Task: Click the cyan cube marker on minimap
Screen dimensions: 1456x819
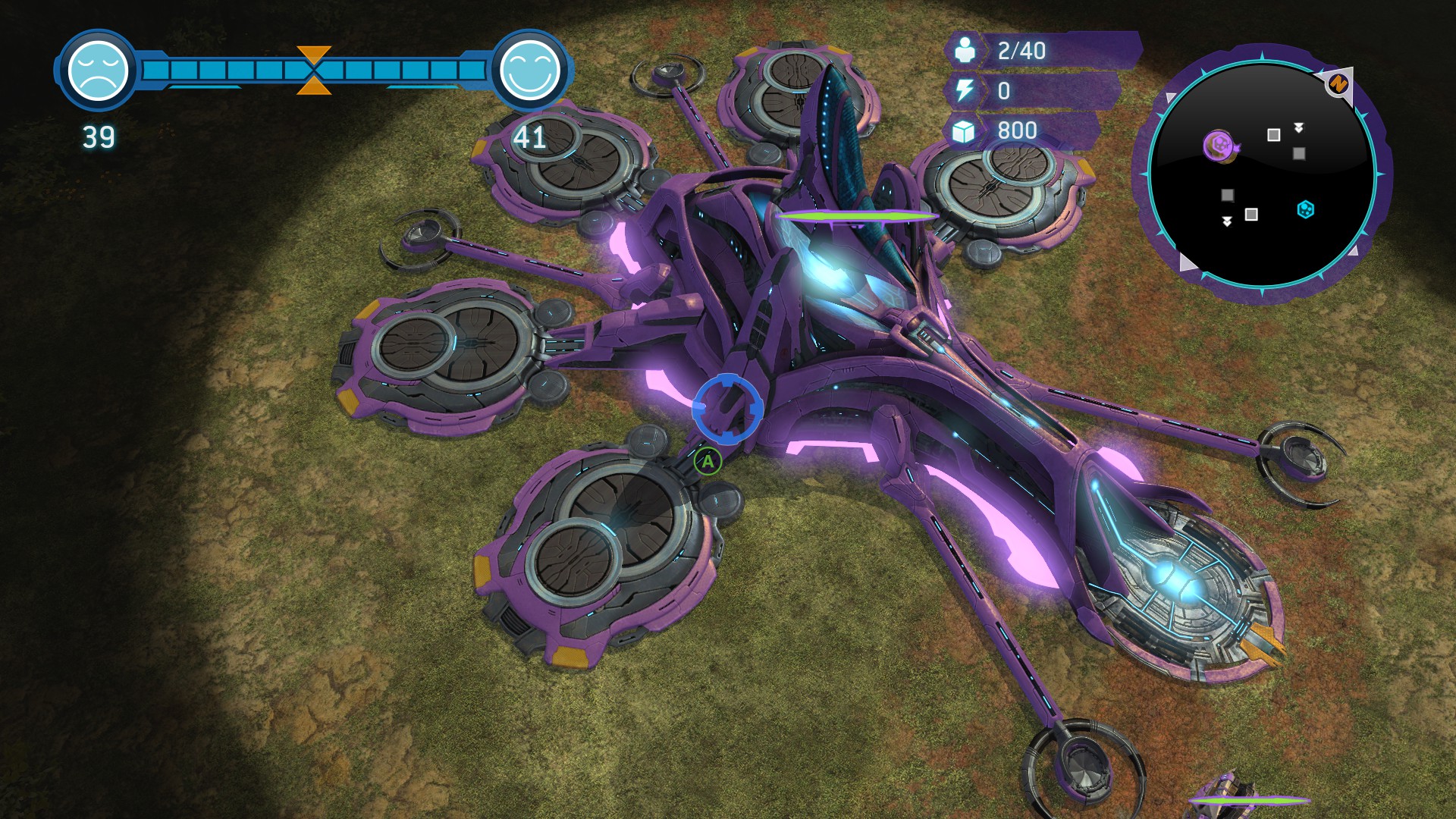Action: (1305, 209)
